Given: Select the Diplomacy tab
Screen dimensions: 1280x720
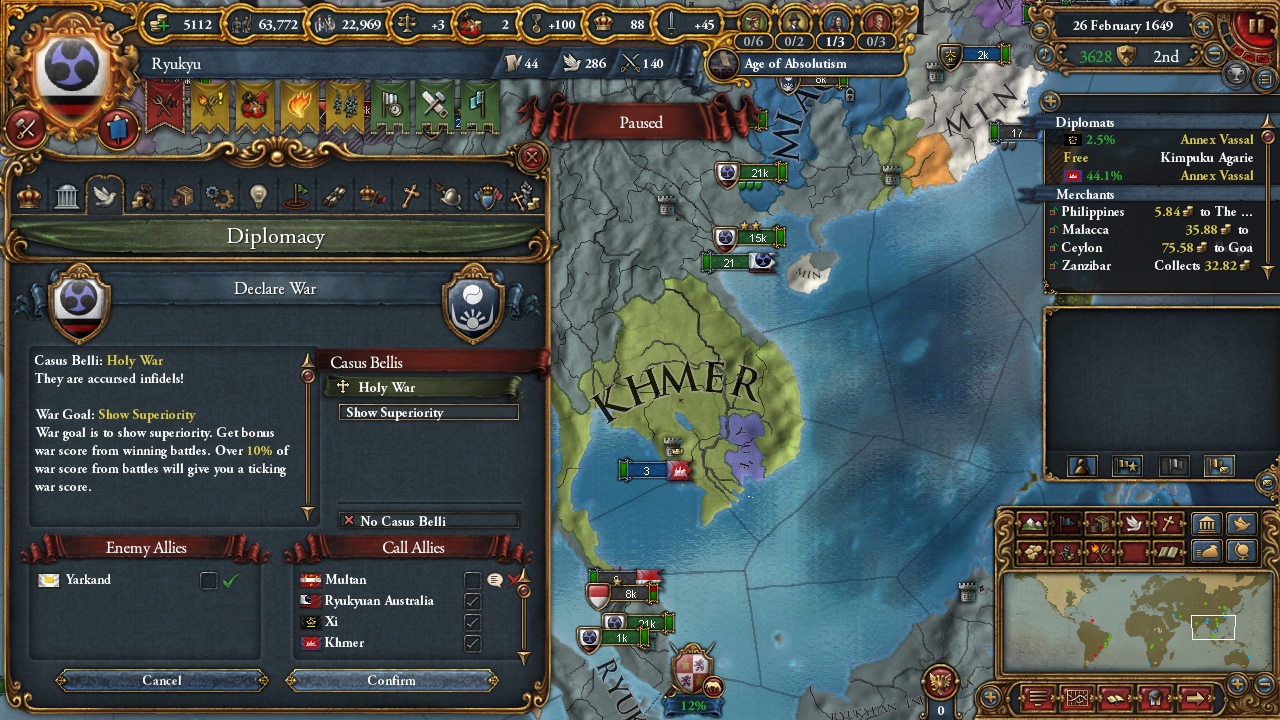Looking at the screenshot, I should coord(105,196).
